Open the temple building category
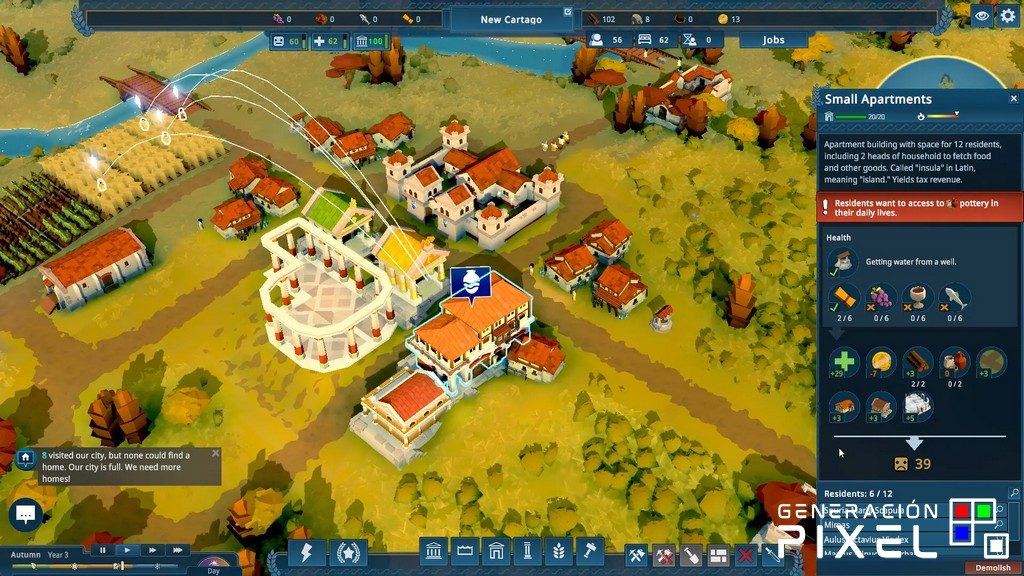1024x576 pixels. (435, 552)
